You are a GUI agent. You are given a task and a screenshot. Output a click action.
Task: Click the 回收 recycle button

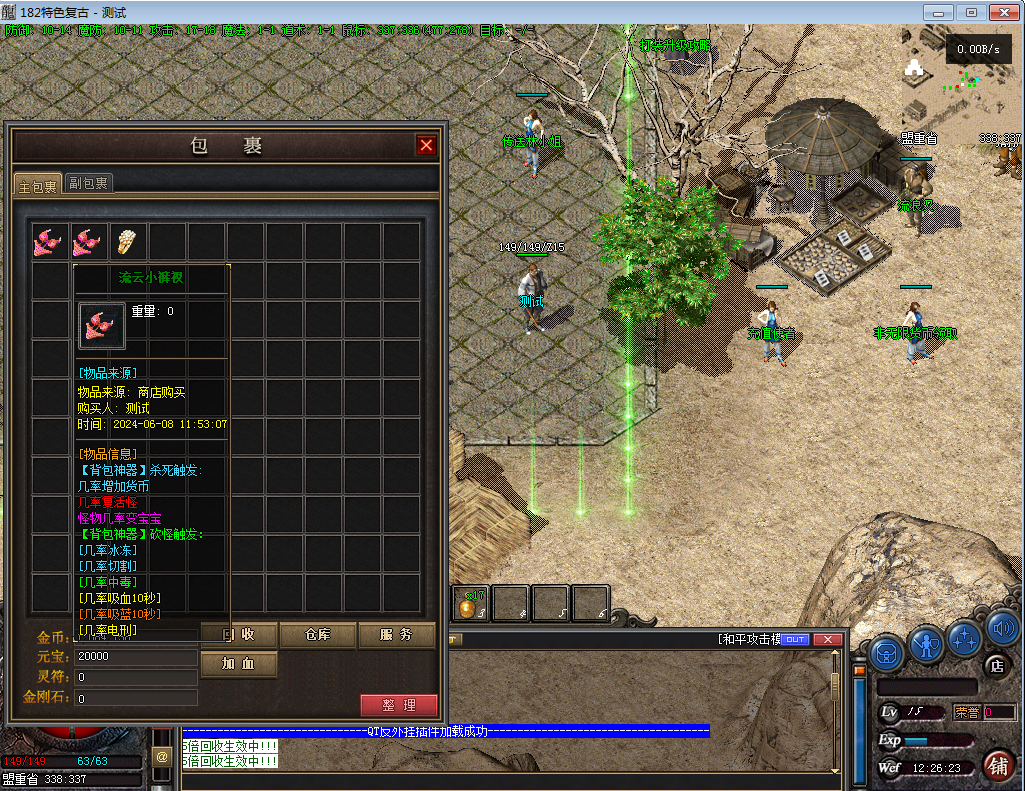point(239,635)
